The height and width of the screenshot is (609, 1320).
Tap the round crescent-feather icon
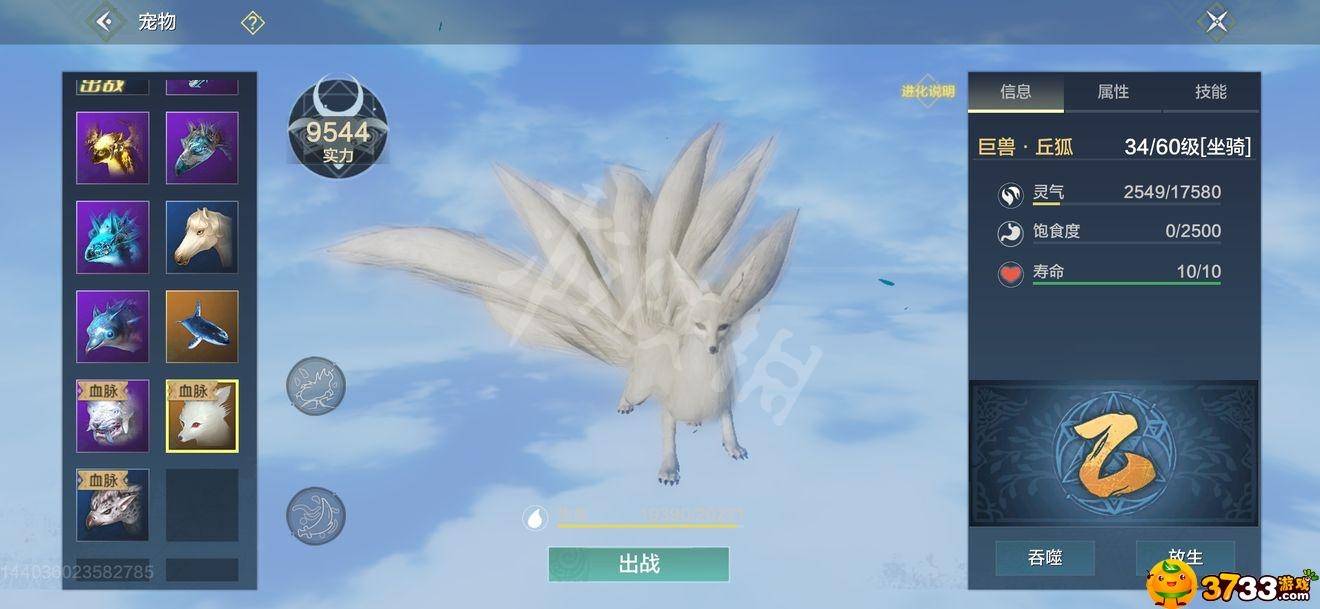point(316,516)
